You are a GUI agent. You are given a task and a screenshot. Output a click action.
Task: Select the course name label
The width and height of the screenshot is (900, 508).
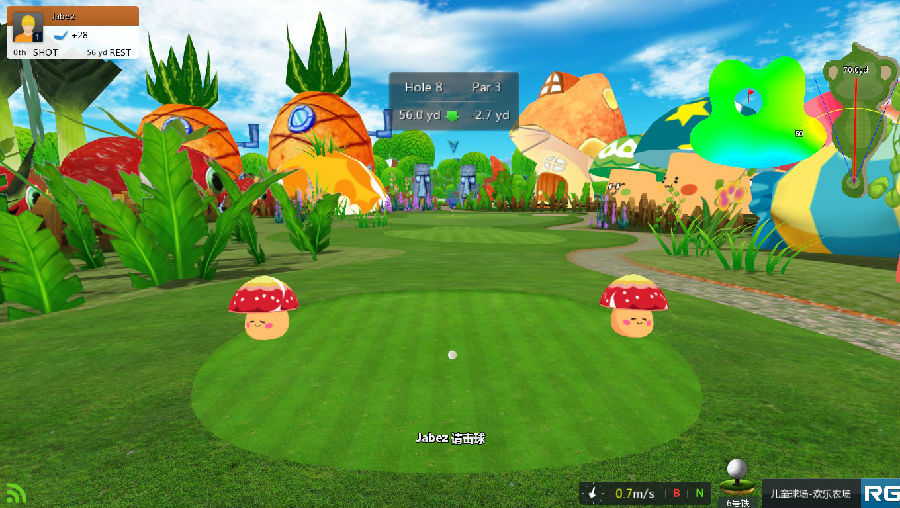(x=811, y=493)
